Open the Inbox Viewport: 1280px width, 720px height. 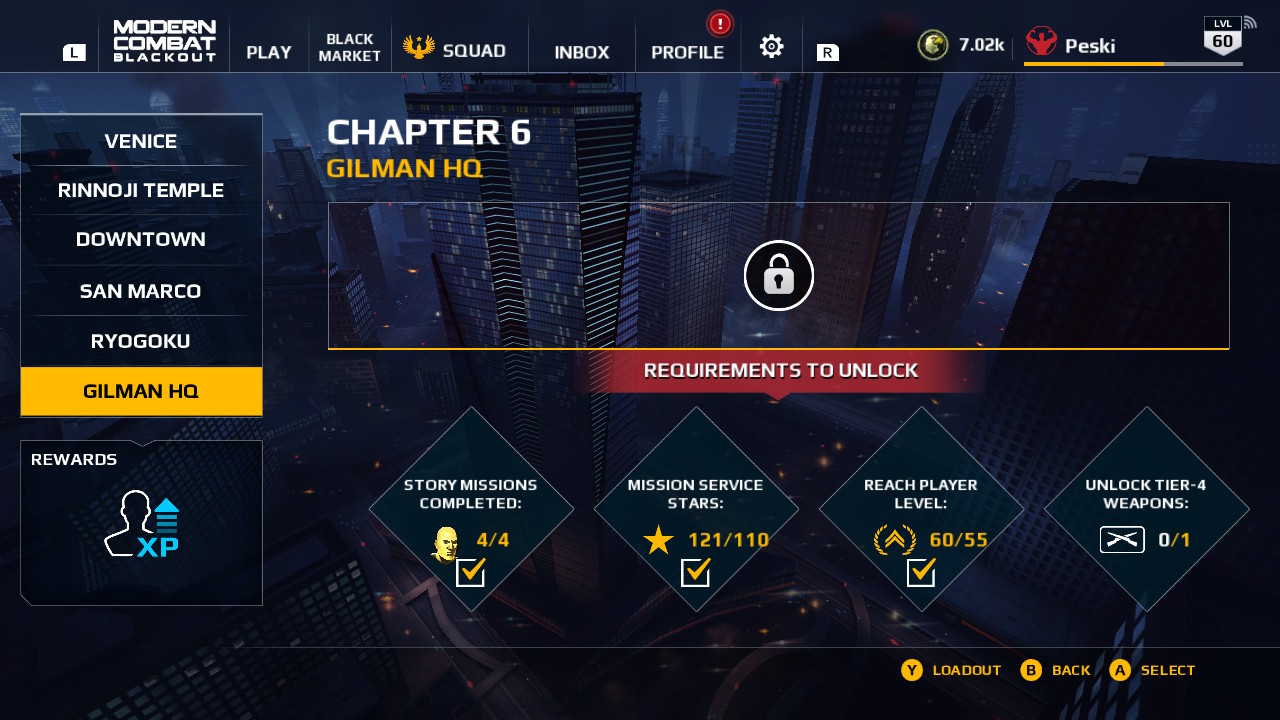tap(582, 52)
